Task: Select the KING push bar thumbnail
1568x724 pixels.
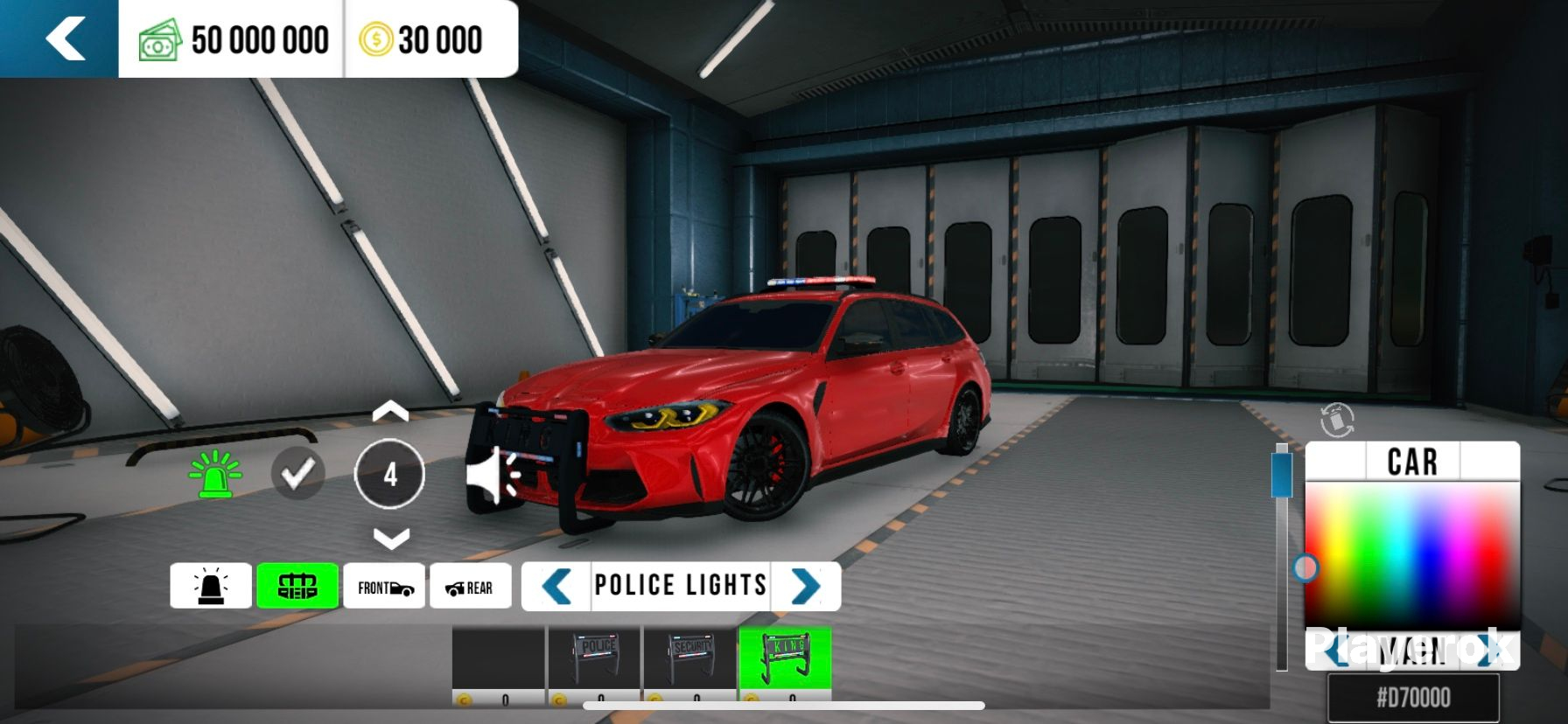Action: tap(785, 665)
